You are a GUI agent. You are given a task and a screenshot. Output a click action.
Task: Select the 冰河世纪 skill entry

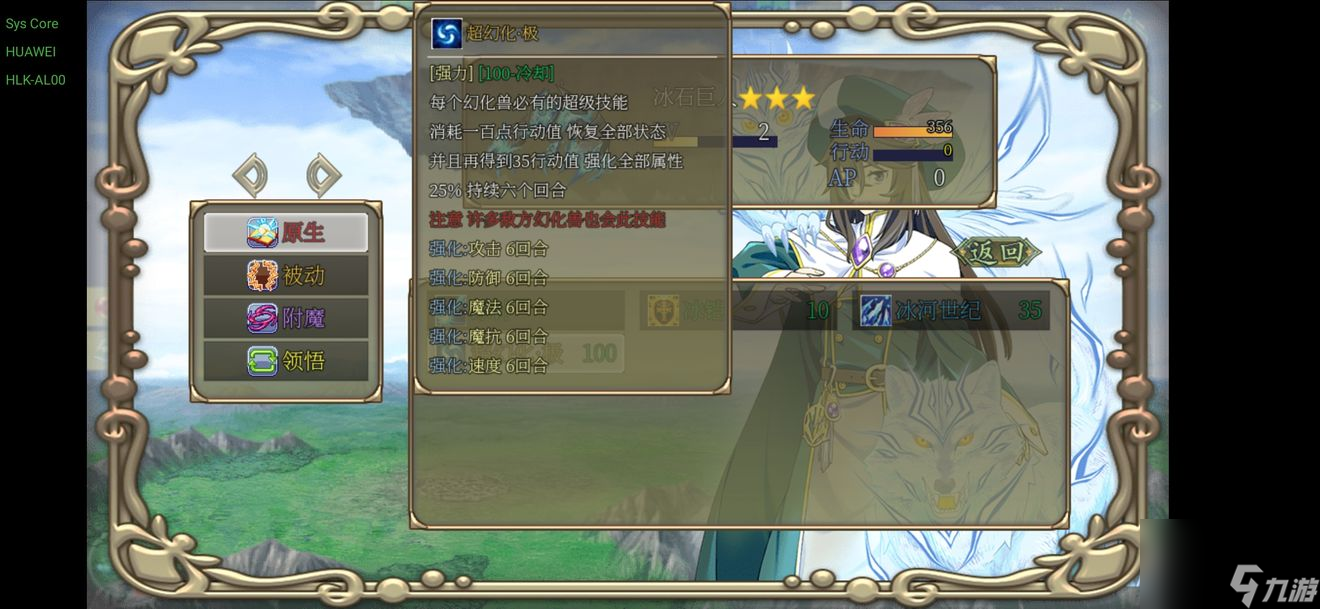[951, 311]
